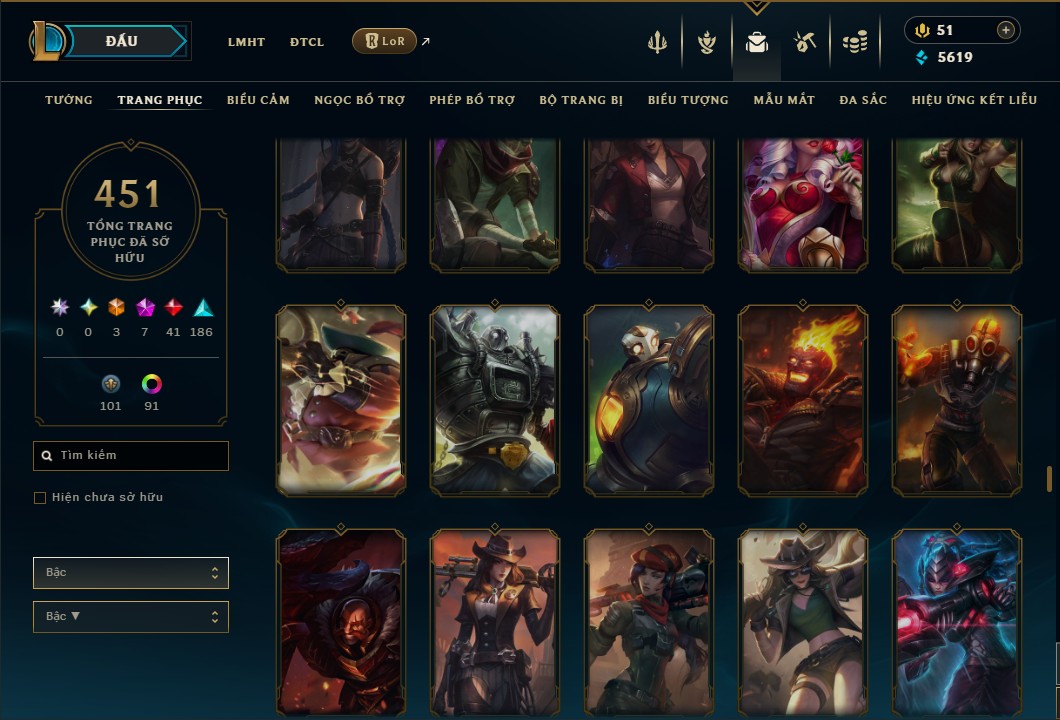1060x720 pixels.
Task: Open the LMHT game tab
Action: point(246,42)
